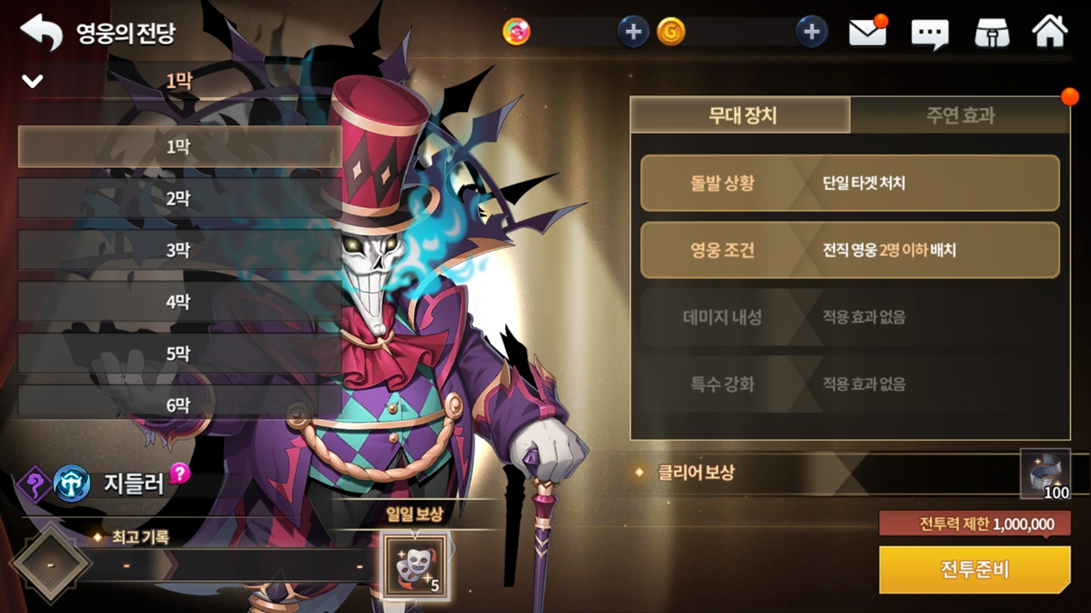
Task: Collapse the 1막 act dropdown
Action: tap(33, 81)
